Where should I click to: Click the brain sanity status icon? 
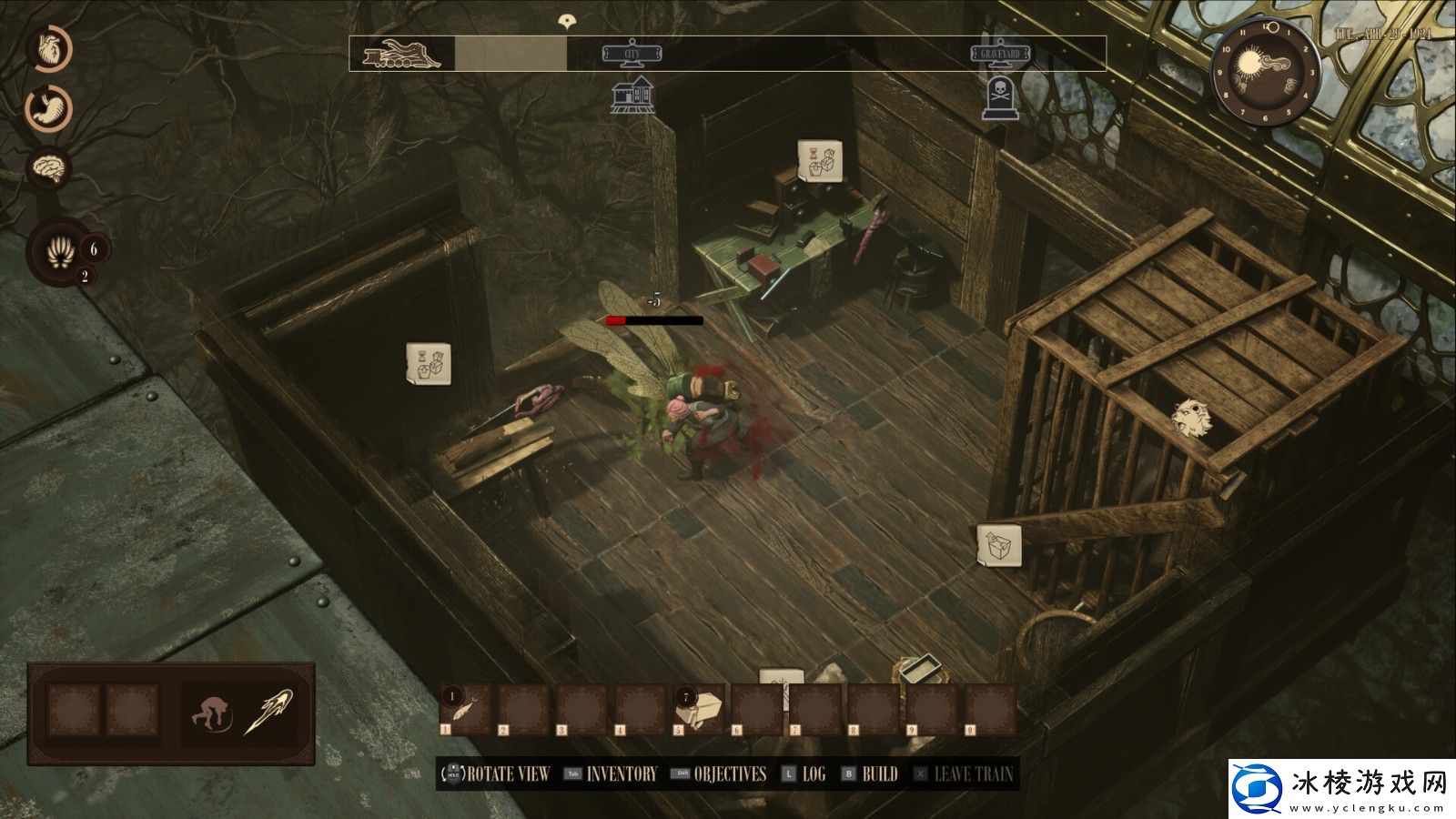pyautogui.click(x=48, y=168)
